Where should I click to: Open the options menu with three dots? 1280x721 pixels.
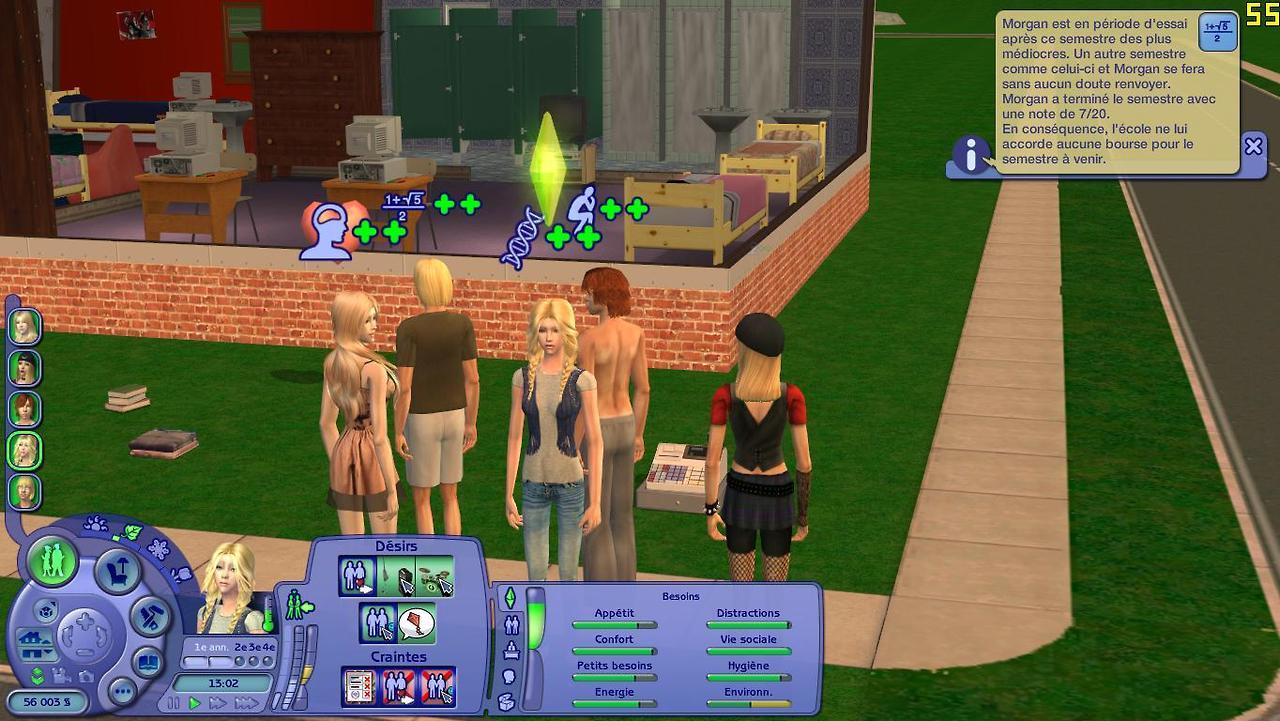point(122,690)
